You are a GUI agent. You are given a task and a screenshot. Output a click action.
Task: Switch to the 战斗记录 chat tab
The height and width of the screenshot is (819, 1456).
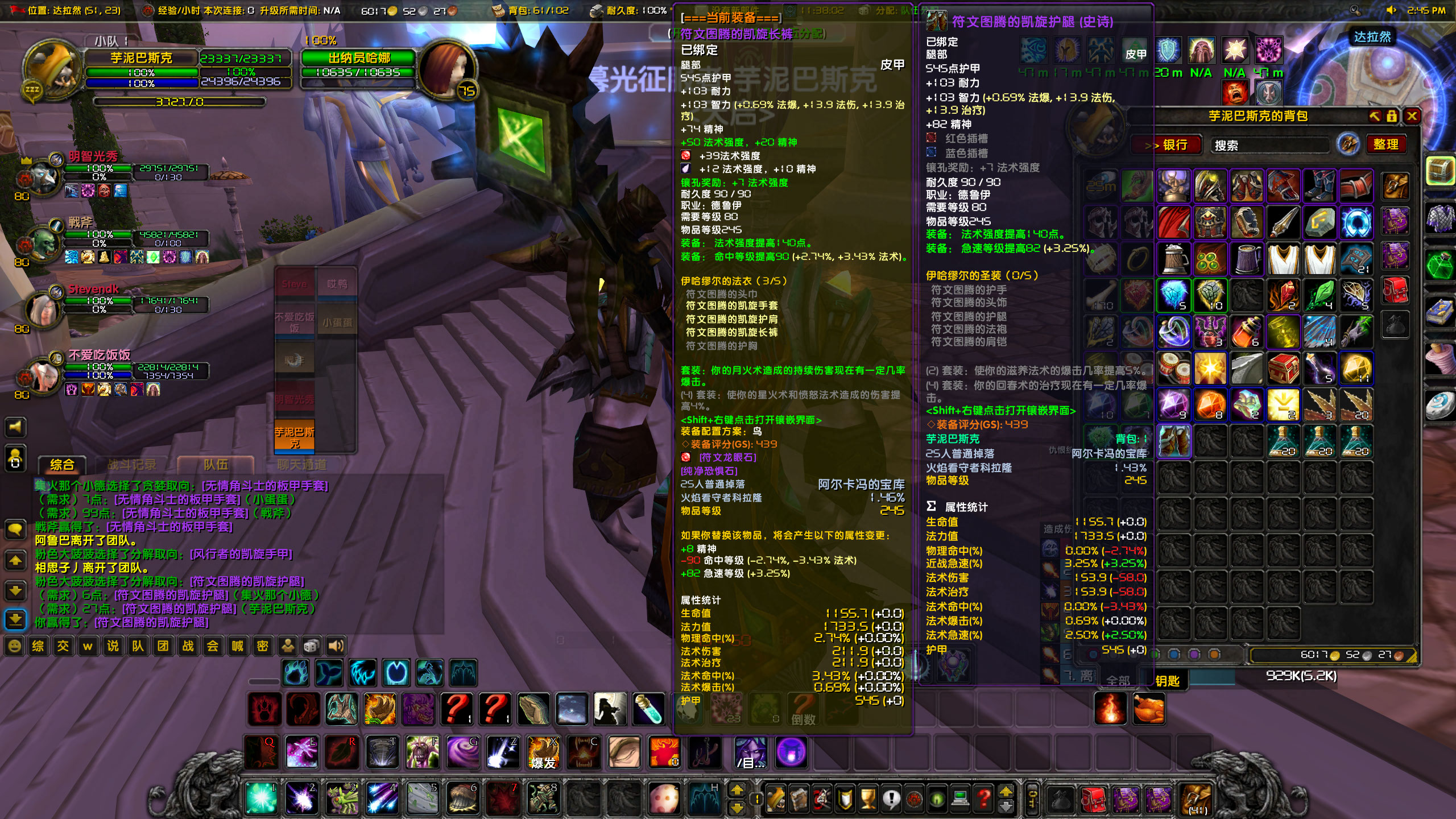click(x=134, y=463)
